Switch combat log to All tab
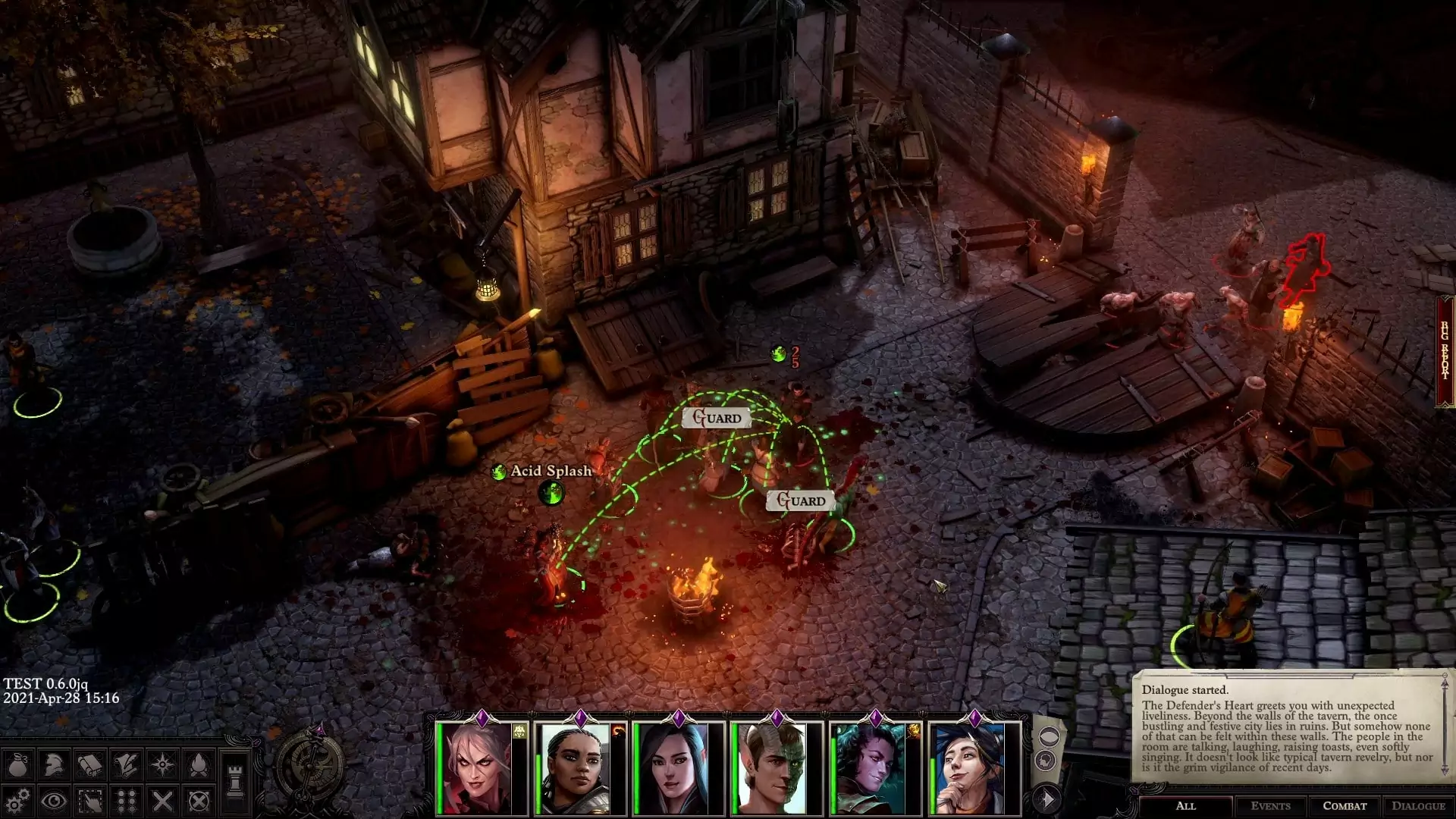Image resolution: width=1456 pixels, height=819 pixels. pos(1185,806)
